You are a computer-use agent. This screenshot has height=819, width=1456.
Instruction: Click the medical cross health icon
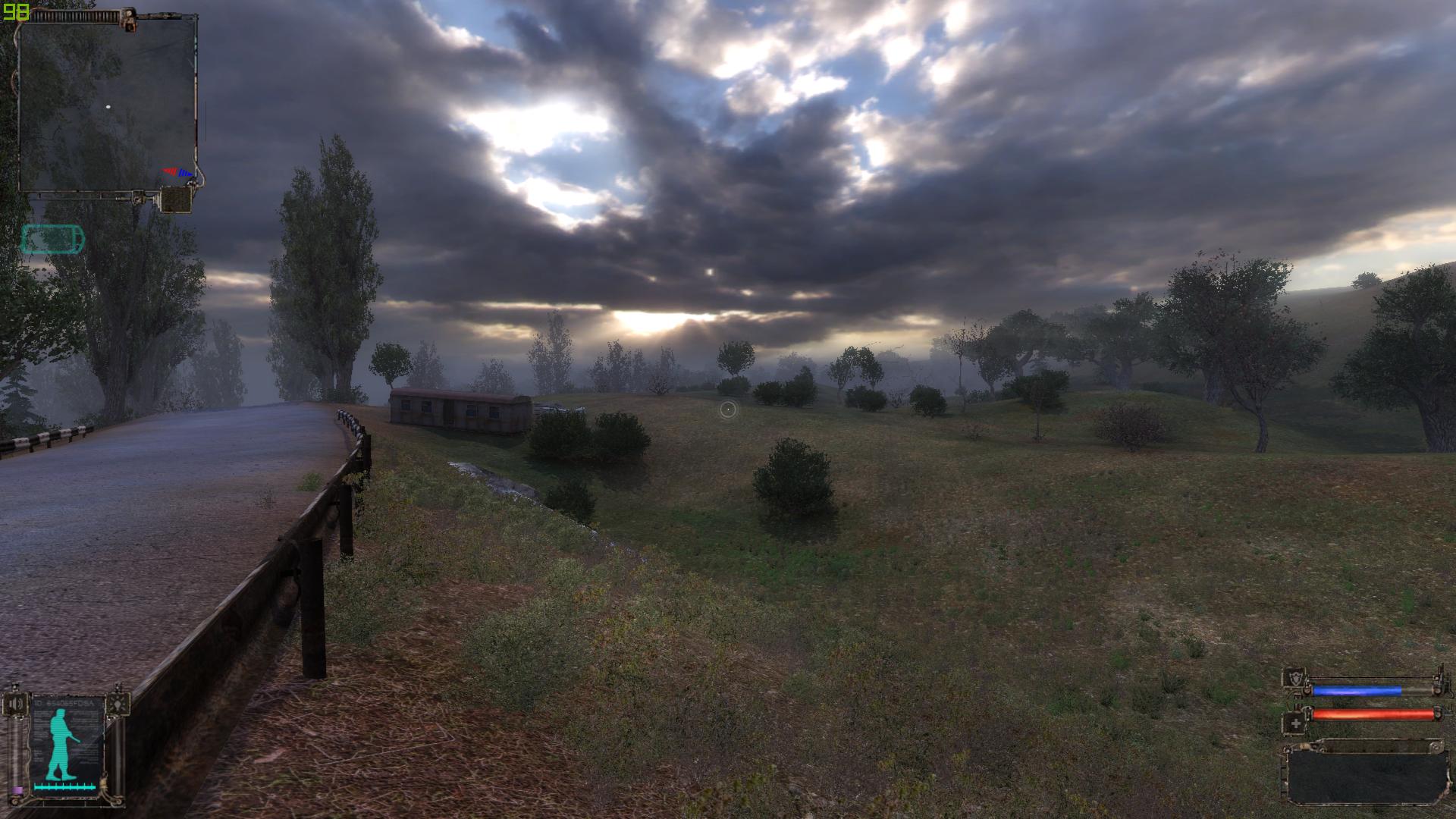tap(1295, 723)
